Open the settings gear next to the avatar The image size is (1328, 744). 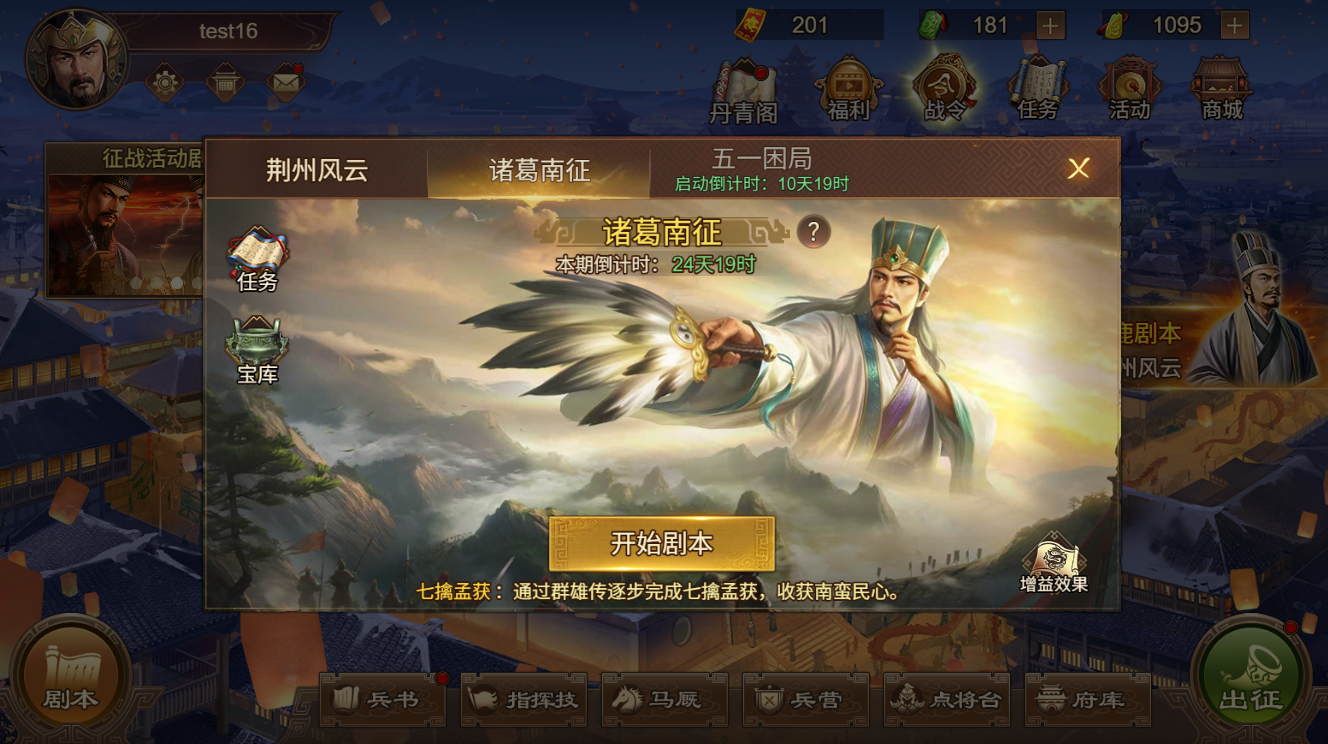[165, 82]
